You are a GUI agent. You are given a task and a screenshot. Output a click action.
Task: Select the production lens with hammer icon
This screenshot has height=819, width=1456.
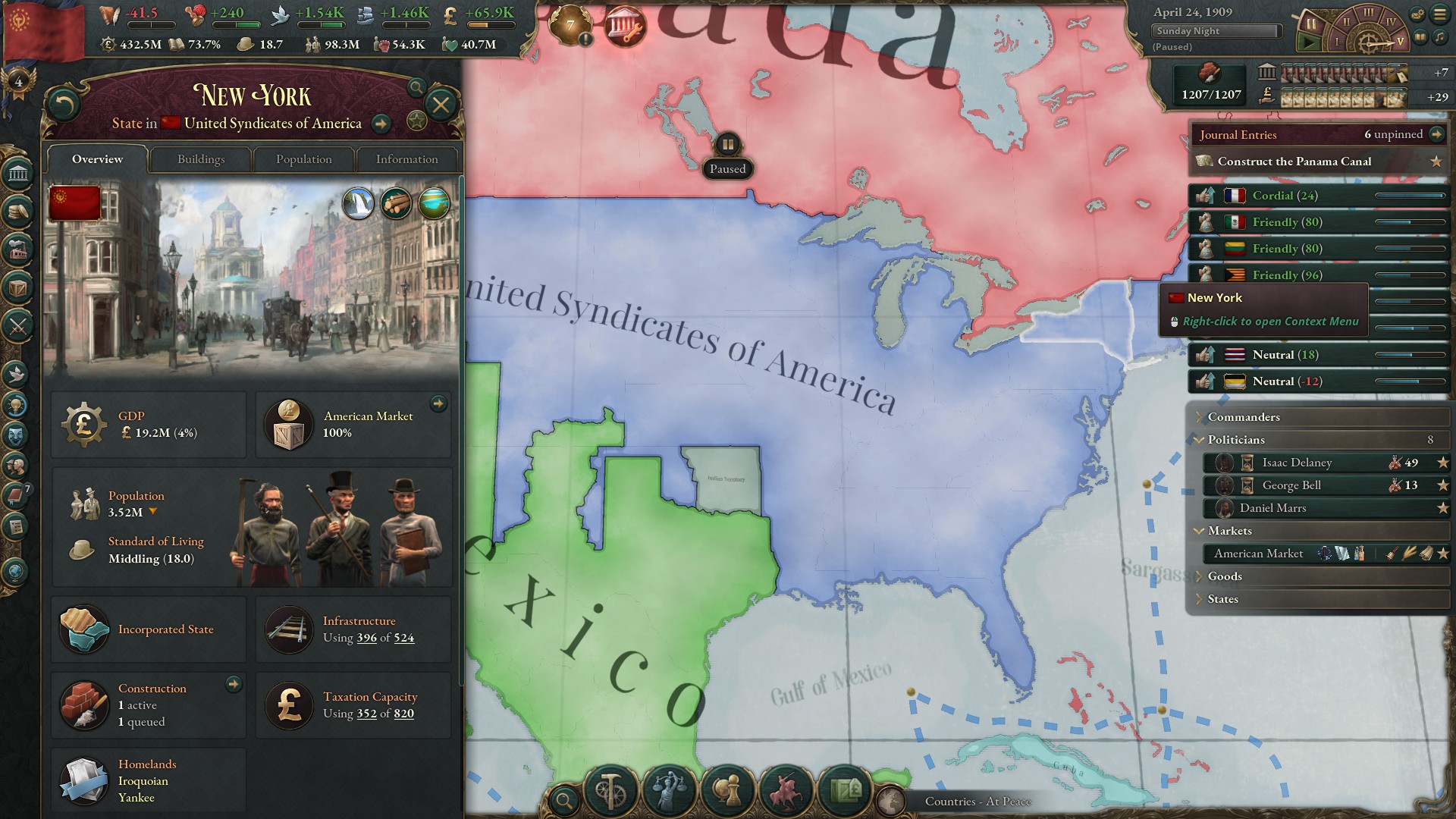point(611,791)
